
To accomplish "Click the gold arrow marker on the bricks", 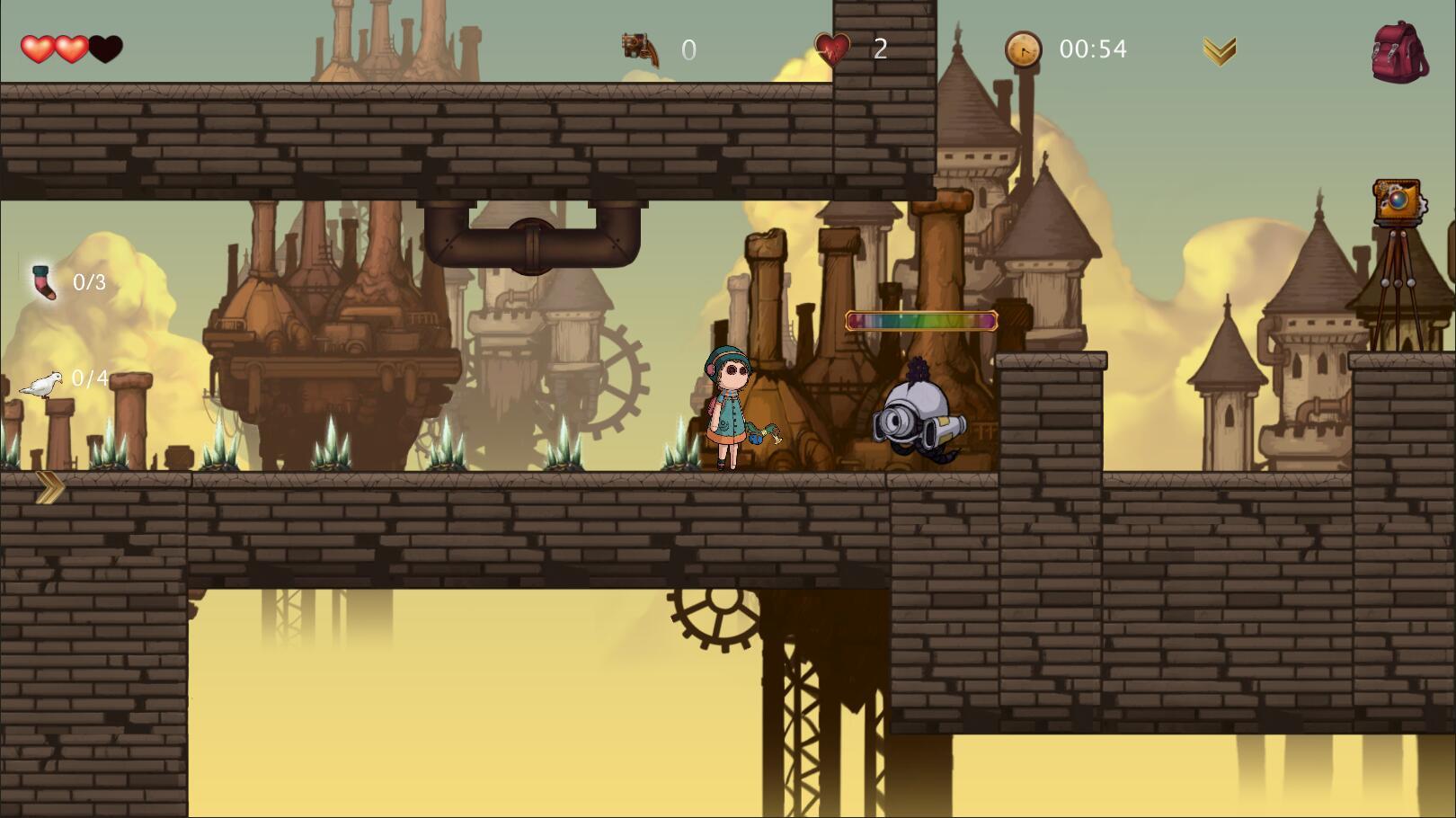I will pyautogui.click(x=49, y=488).
